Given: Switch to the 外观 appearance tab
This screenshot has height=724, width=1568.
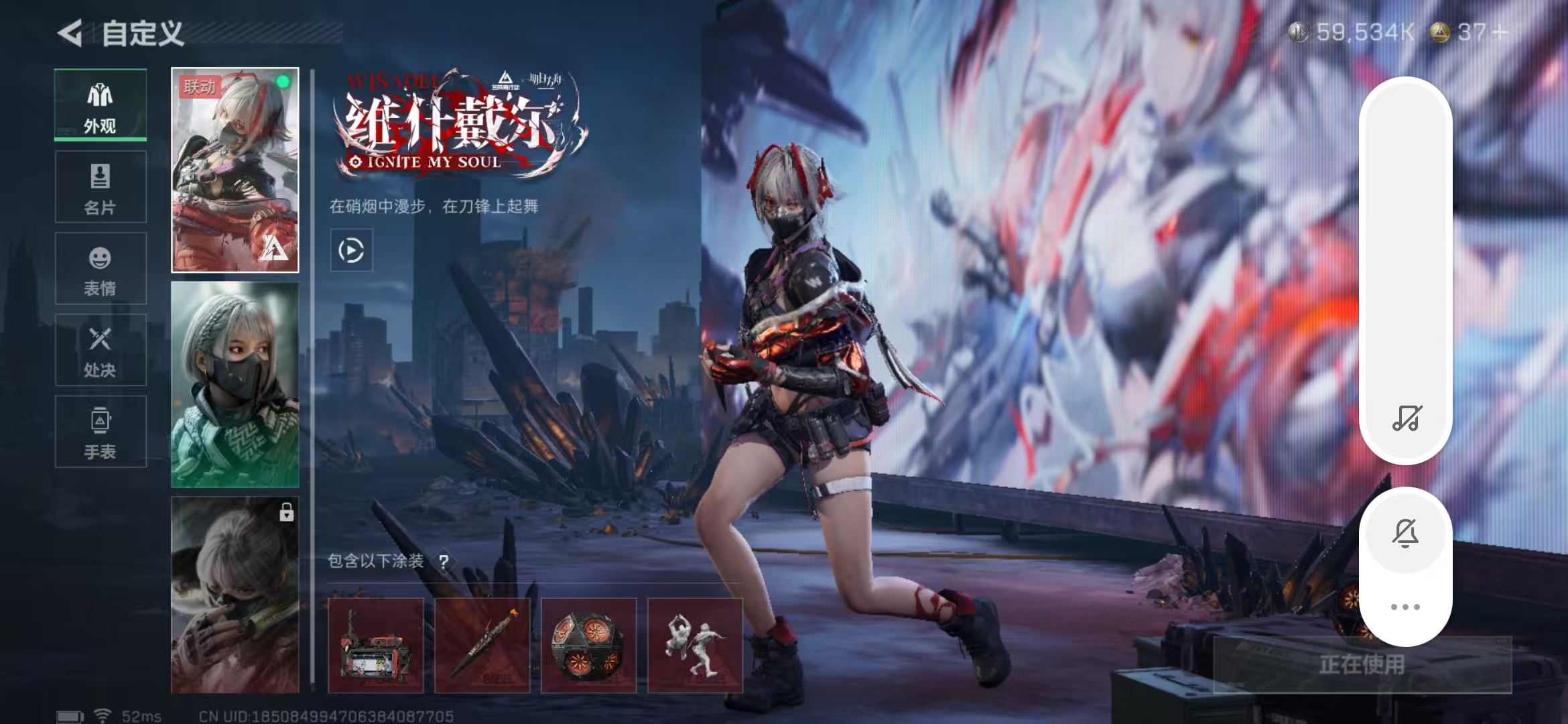Looking at the screenshot, I should [101, 105].
